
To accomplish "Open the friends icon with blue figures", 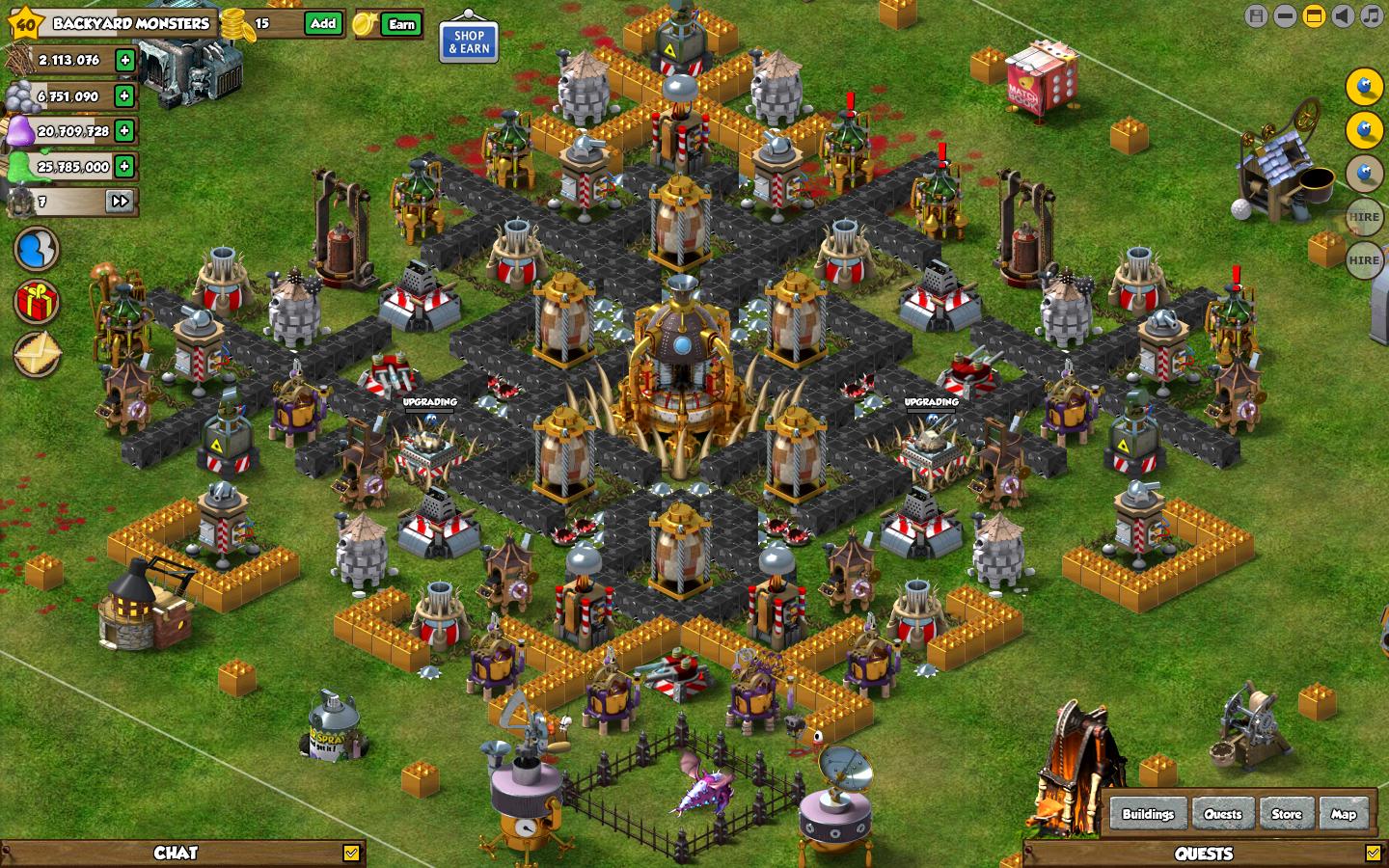I will point(37,250).
